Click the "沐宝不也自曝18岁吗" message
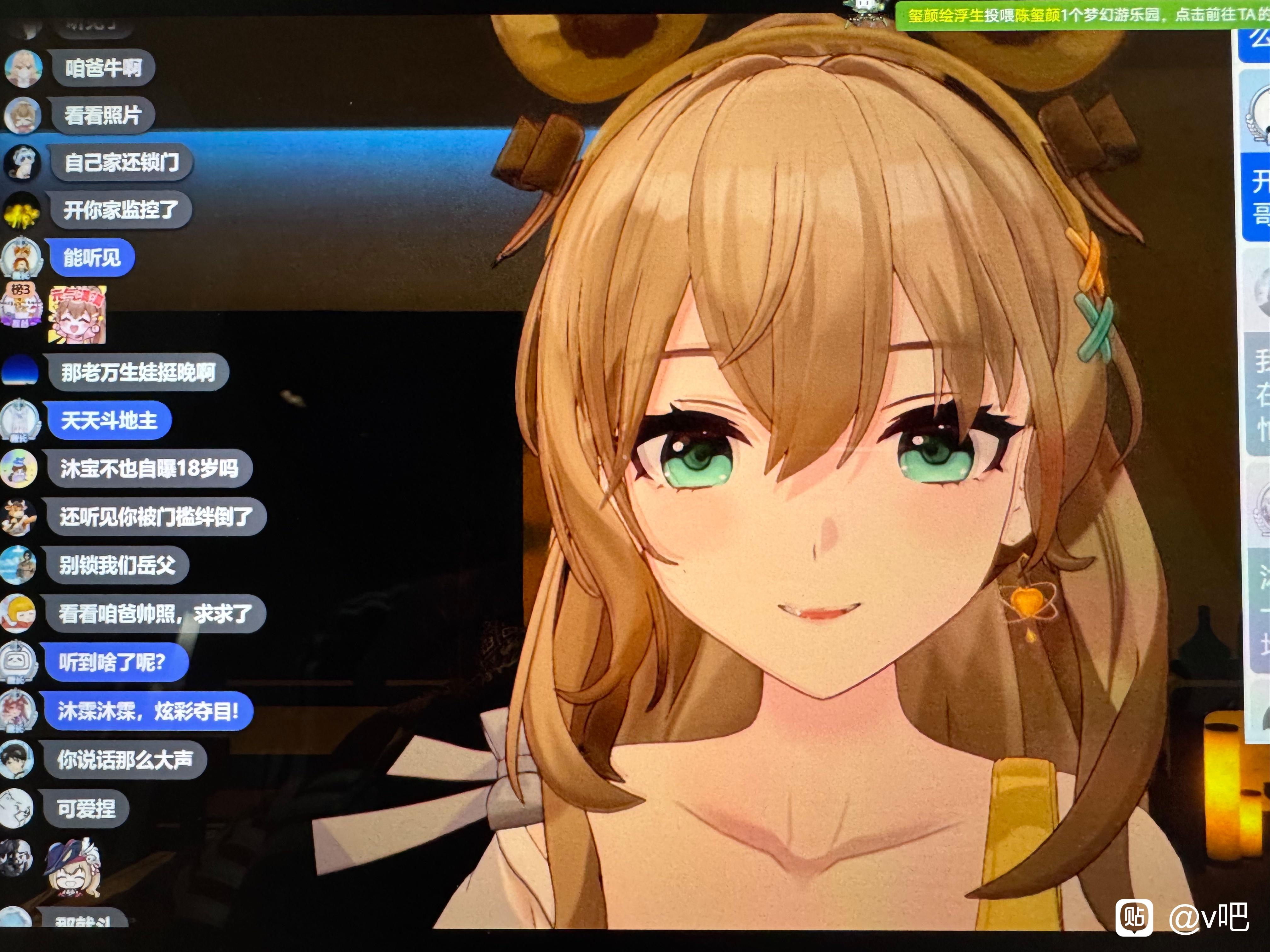1270x952 pixels. [x=149, y=469]
